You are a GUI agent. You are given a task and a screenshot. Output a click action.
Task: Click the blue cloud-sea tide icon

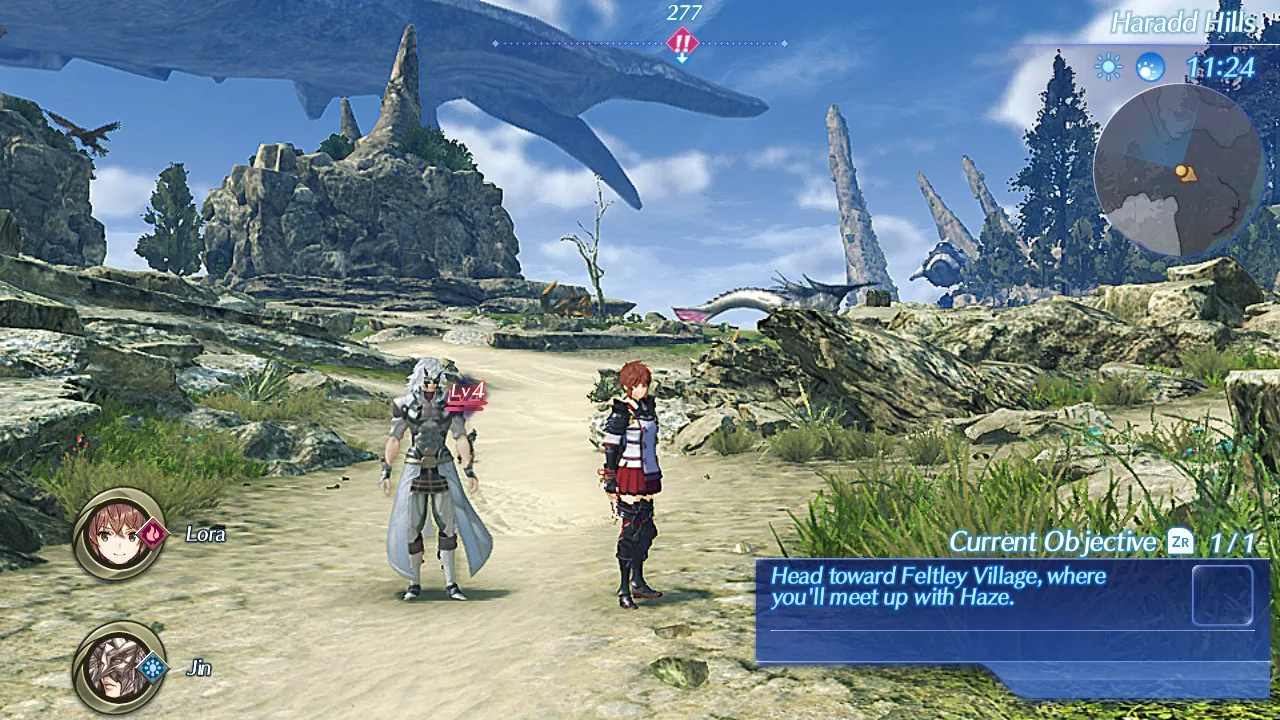pyautogui.click(x=1151, y=67)
